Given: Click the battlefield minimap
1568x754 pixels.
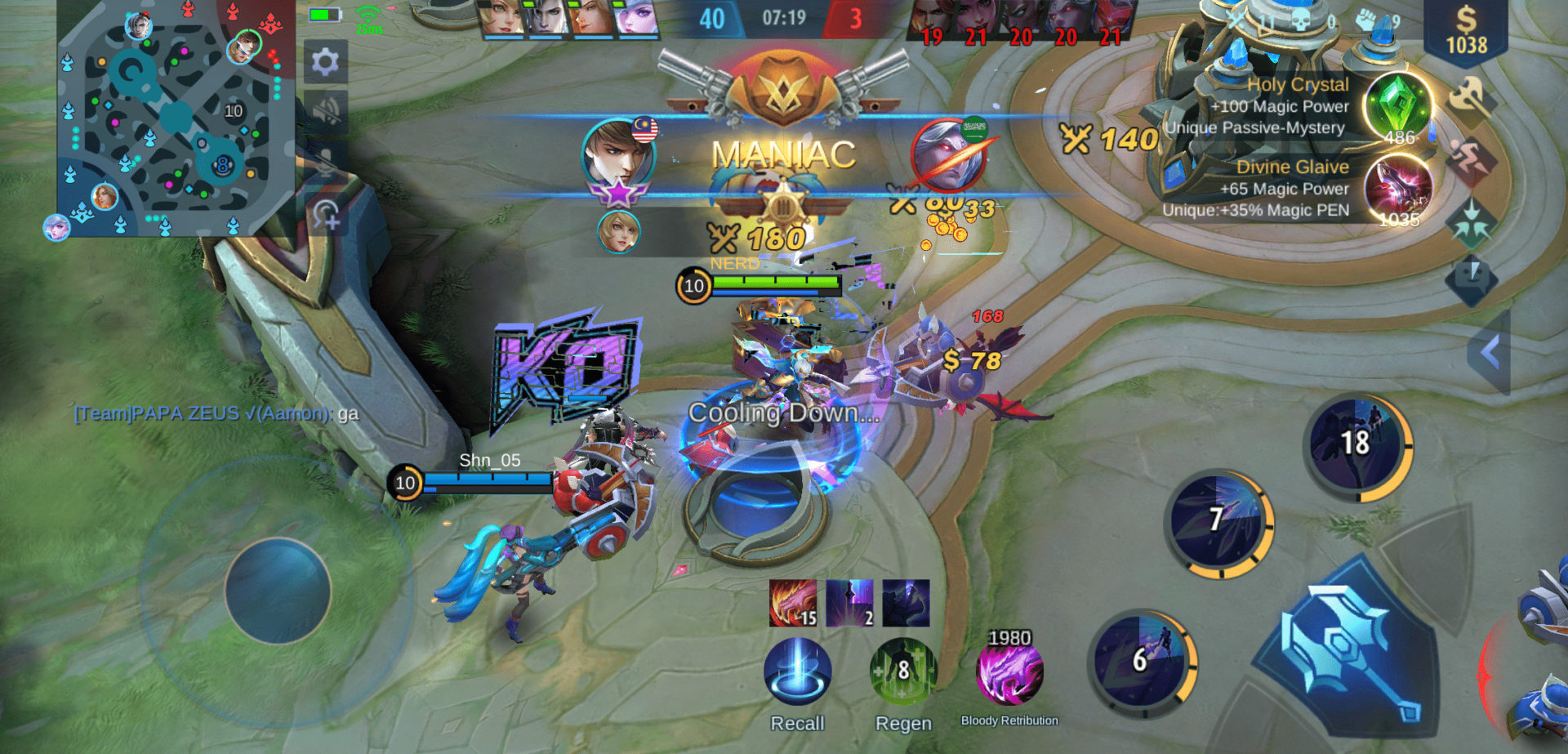Looking at the screenshot, I should pos(175,119).
